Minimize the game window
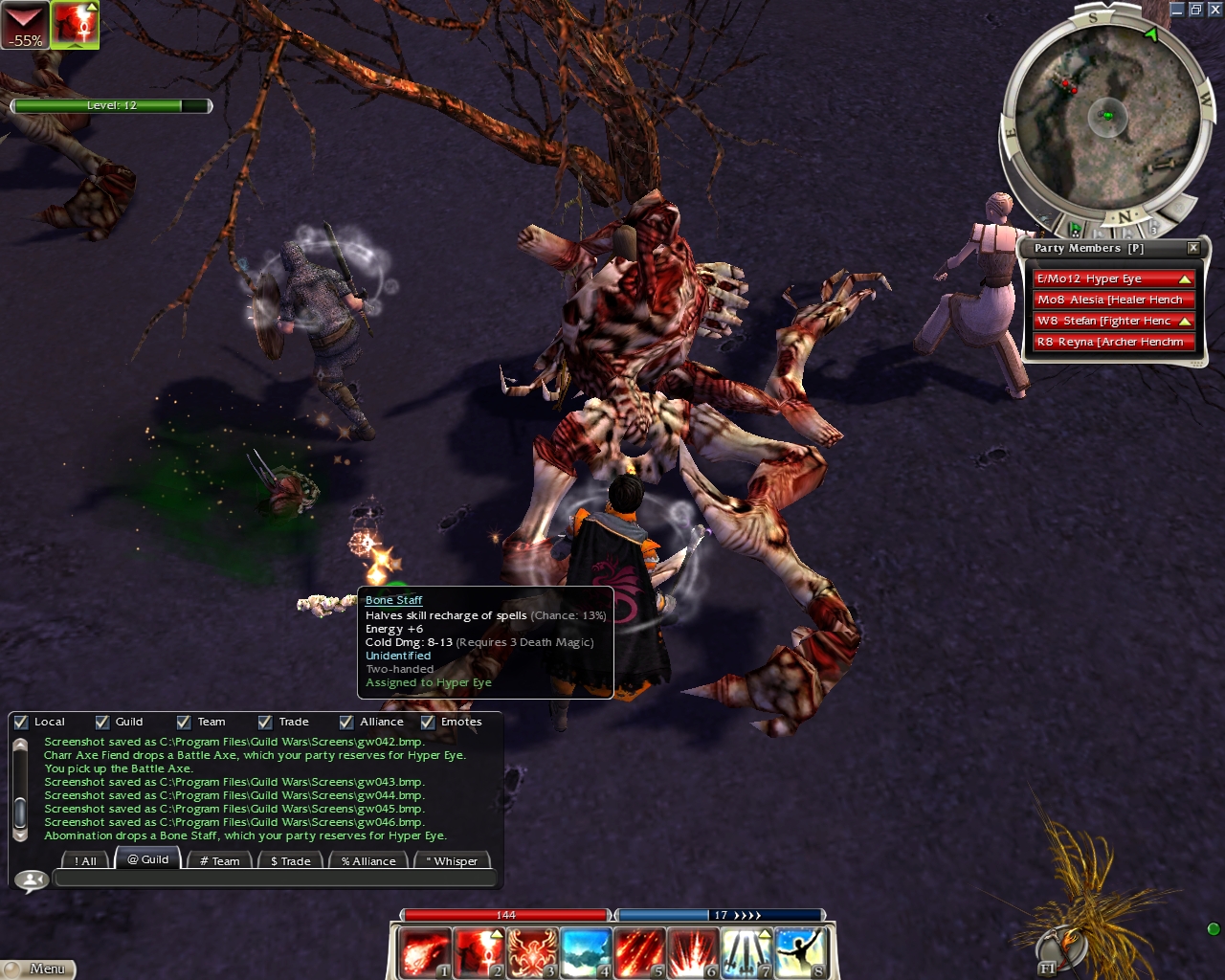 pyautogui.click(x=1177, y=10)
